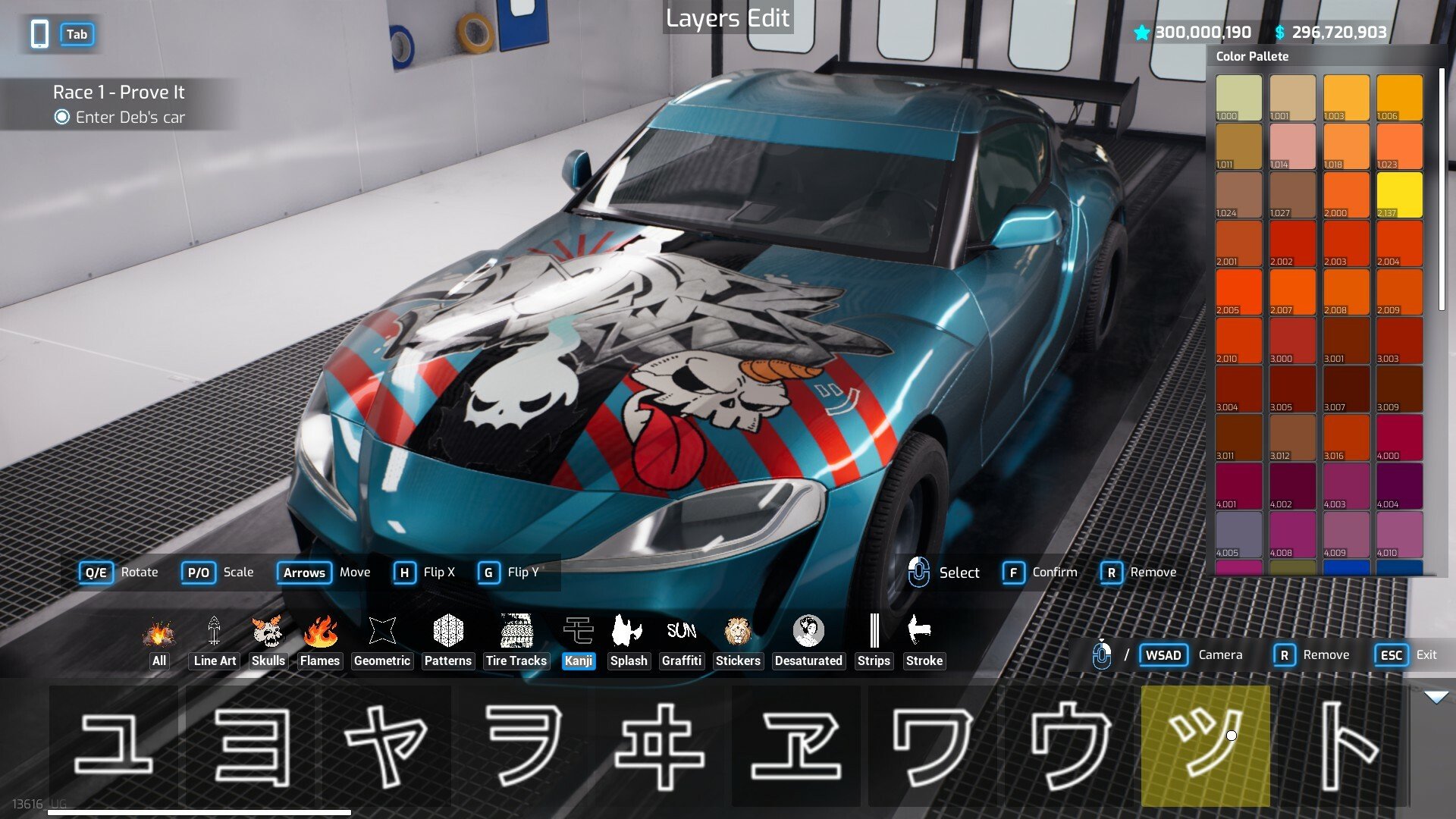This screenshot has width=1456, height=819.
Task: Select the Geometric category
Action: [381, 642]
